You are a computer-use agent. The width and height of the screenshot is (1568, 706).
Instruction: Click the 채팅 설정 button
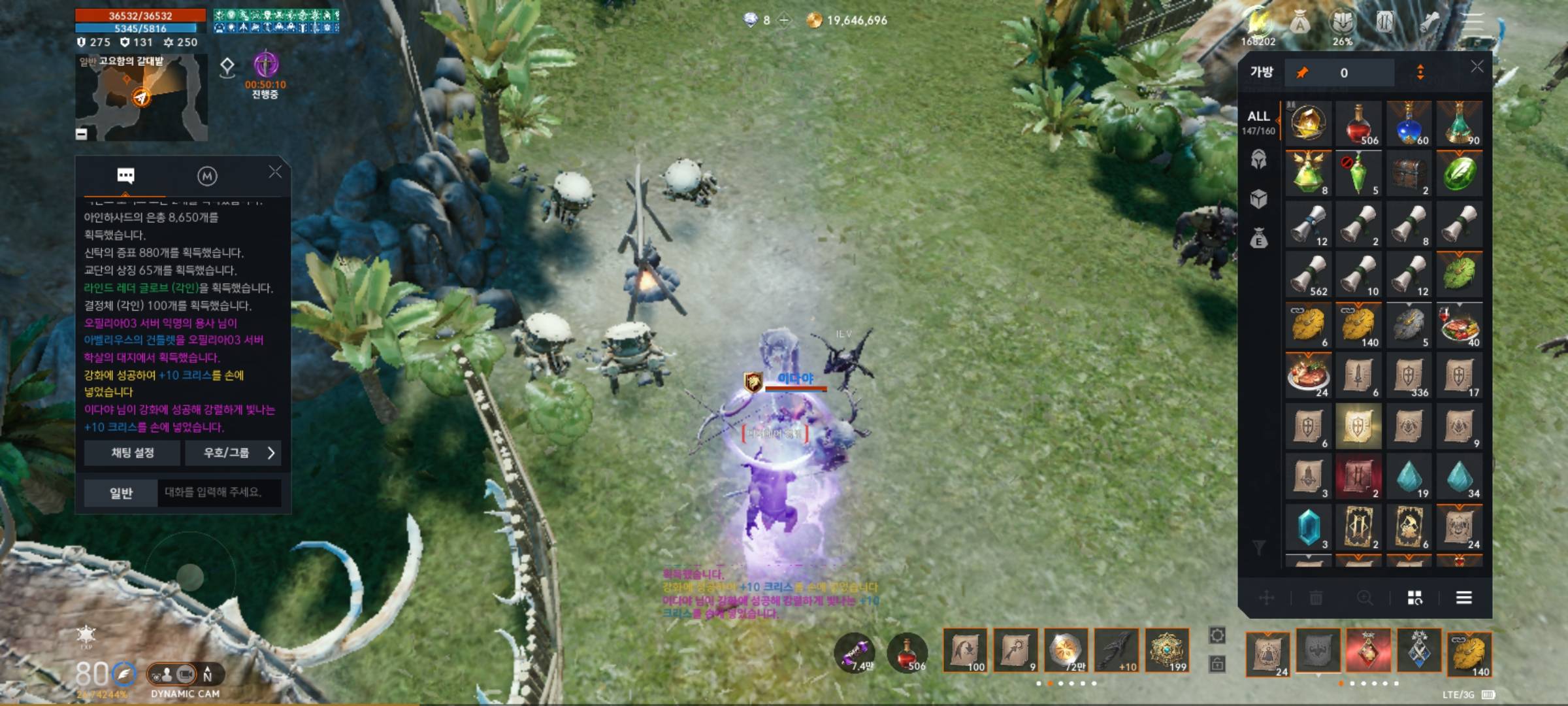pyautogui.click(x=132, y=454)
